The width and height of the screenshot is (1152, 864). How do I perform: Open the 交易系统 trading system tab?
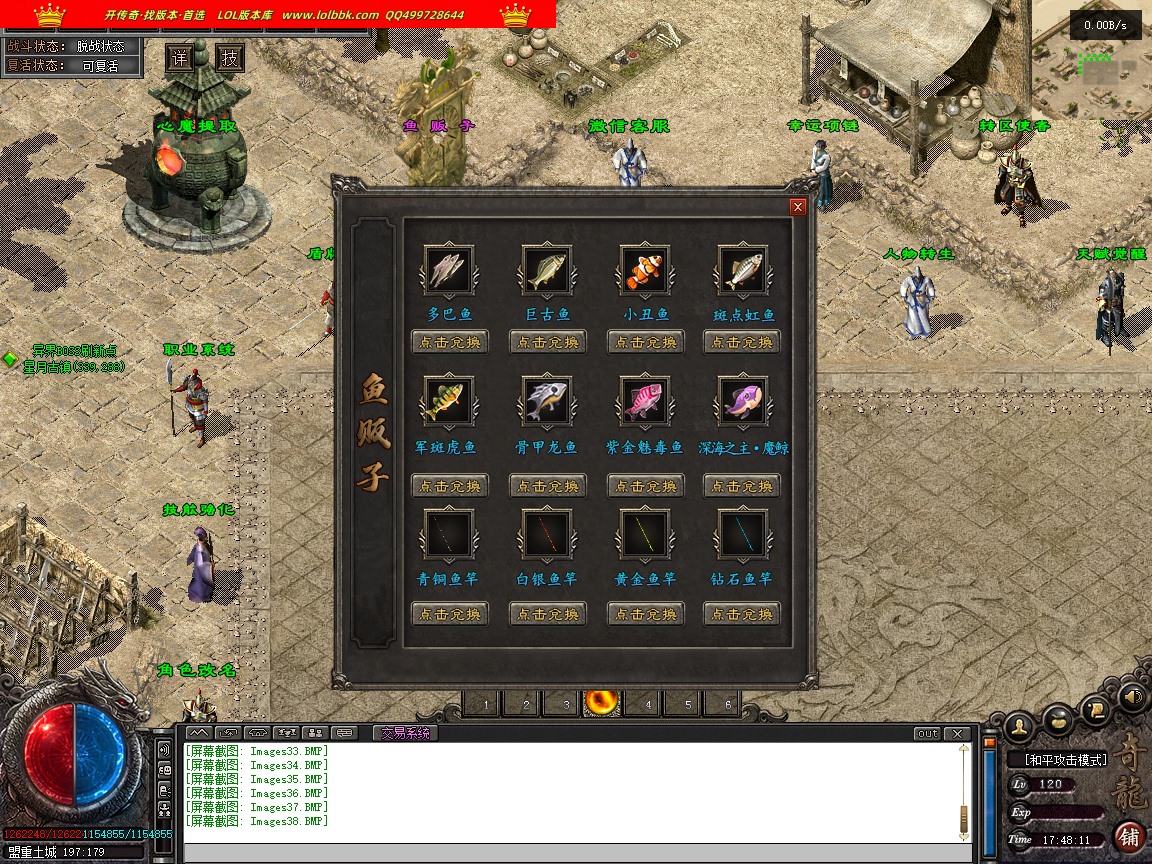click(404, 733)
